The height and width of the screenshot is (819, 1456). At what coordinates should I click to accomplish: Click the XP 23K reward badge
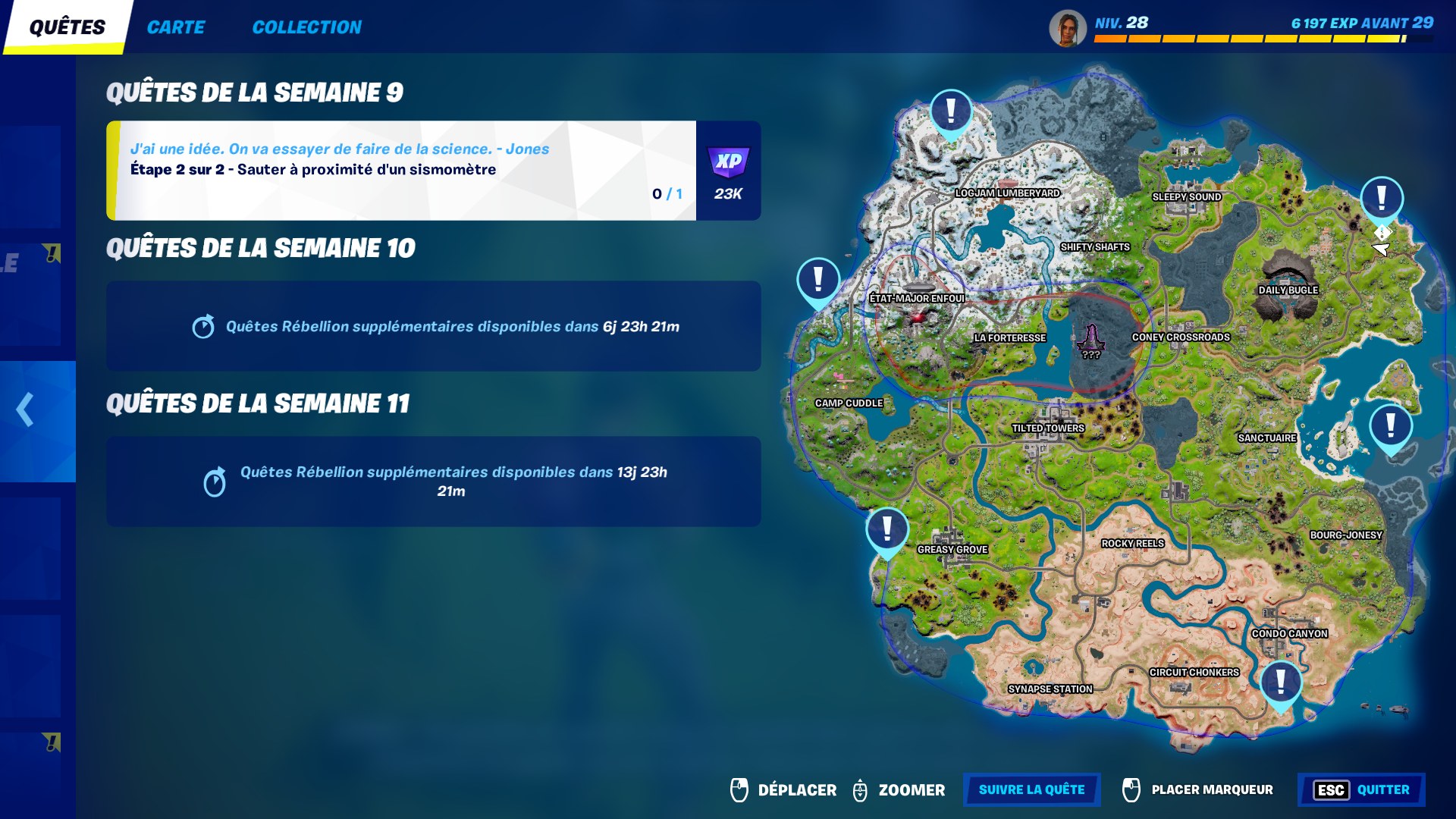pyautogui.click(x=727, y=171)
